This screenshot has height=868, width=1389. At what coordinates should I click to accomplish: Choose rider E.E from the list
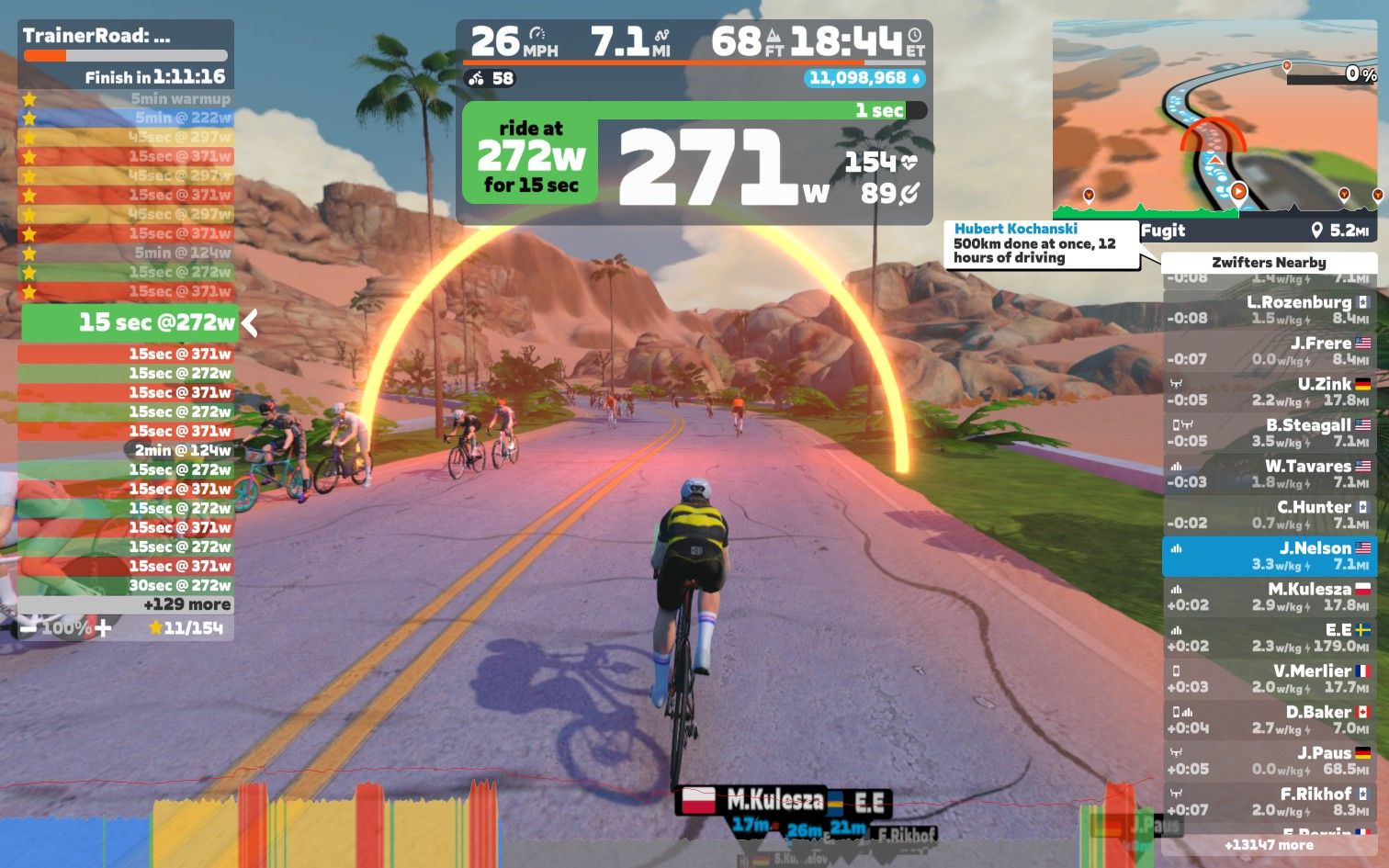point(1269,637)
